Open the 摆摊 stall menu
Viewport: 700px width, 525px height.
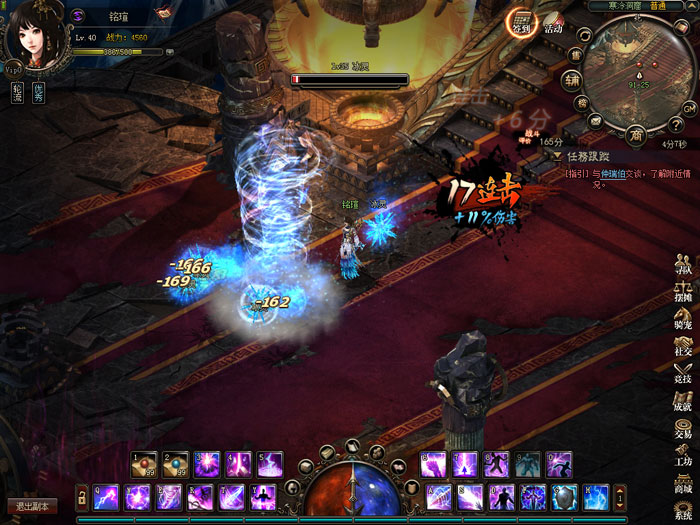tap(683, 295)
